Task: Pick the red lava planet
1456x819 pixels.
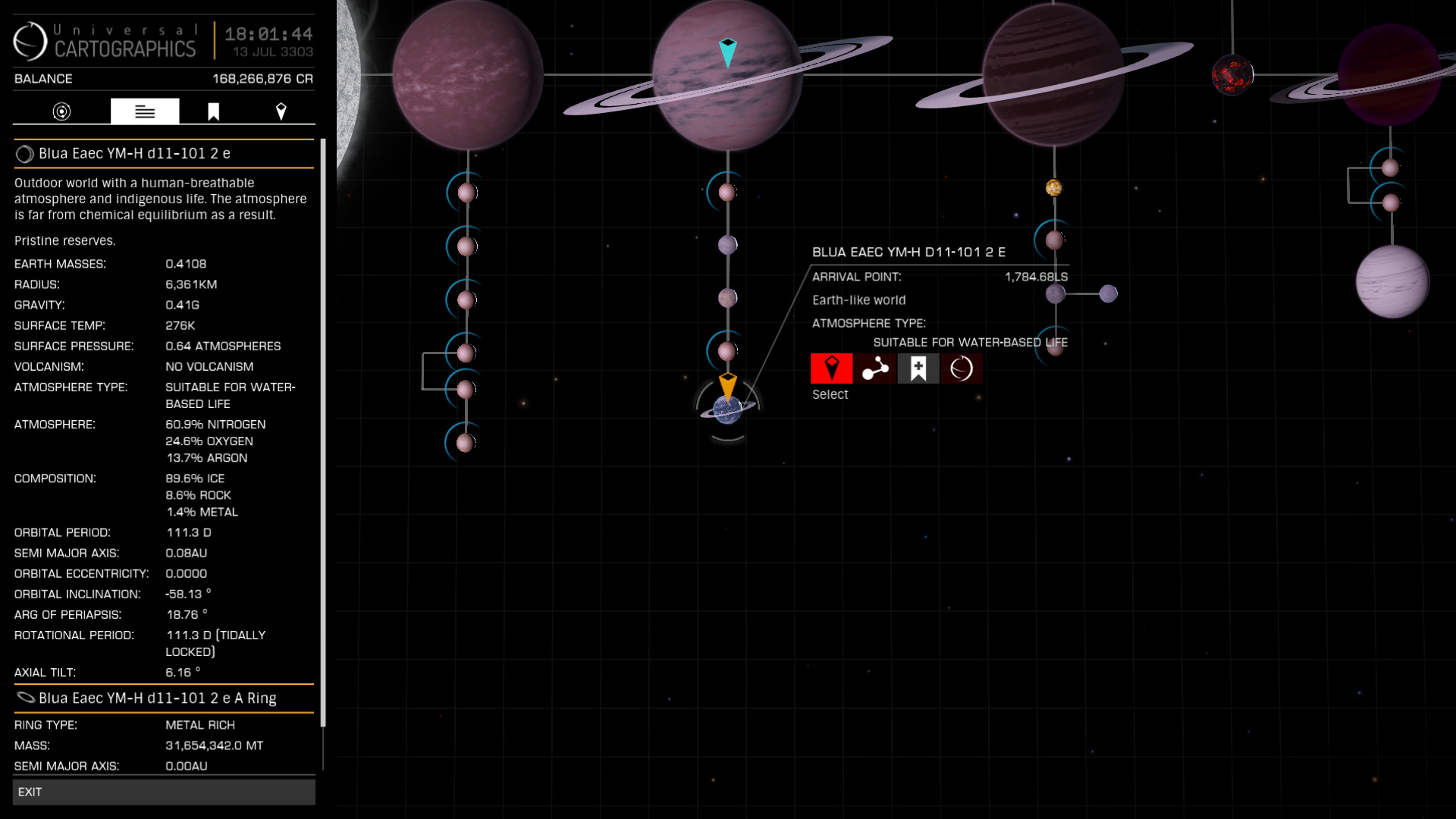Action: (x=1232, y=75)
